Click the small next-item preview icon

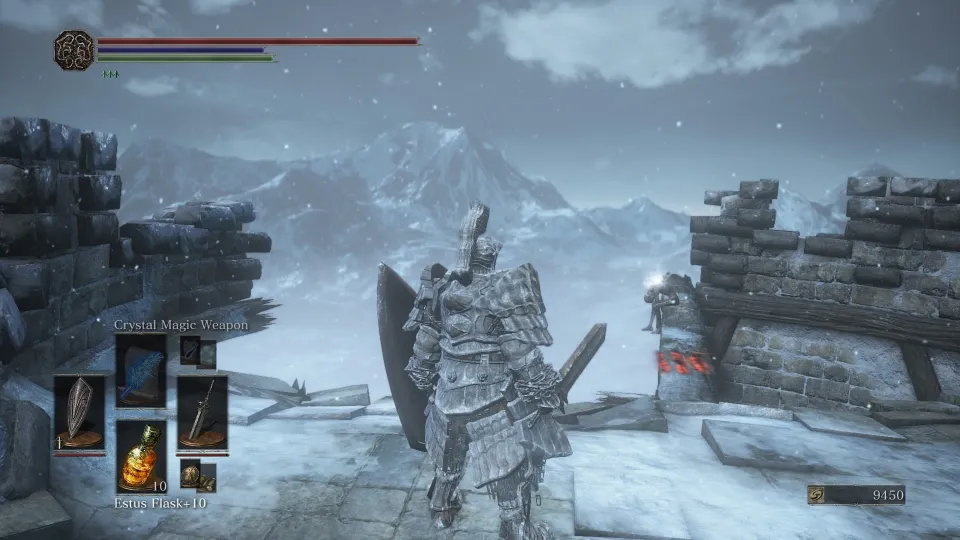pos(190,475)
